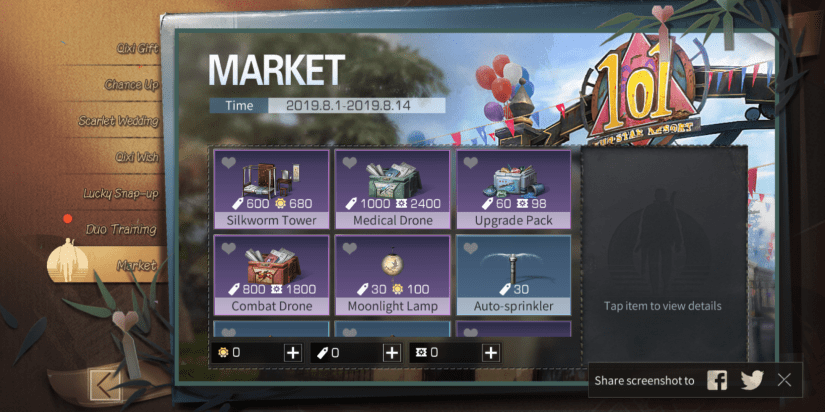
Task: Close the share screenshot bar
Action: click(784, 380)
